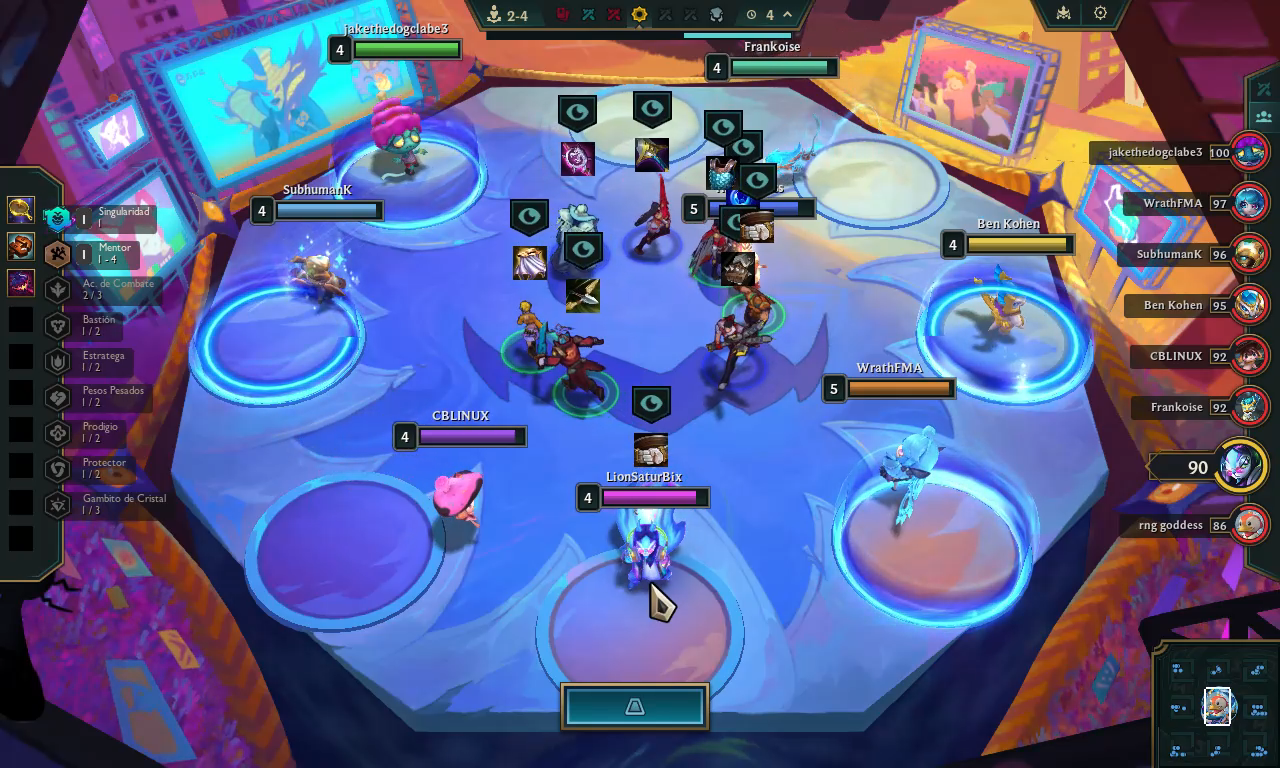Open the team planner people icon
Screen dimensions: 1280x768
1264,116
